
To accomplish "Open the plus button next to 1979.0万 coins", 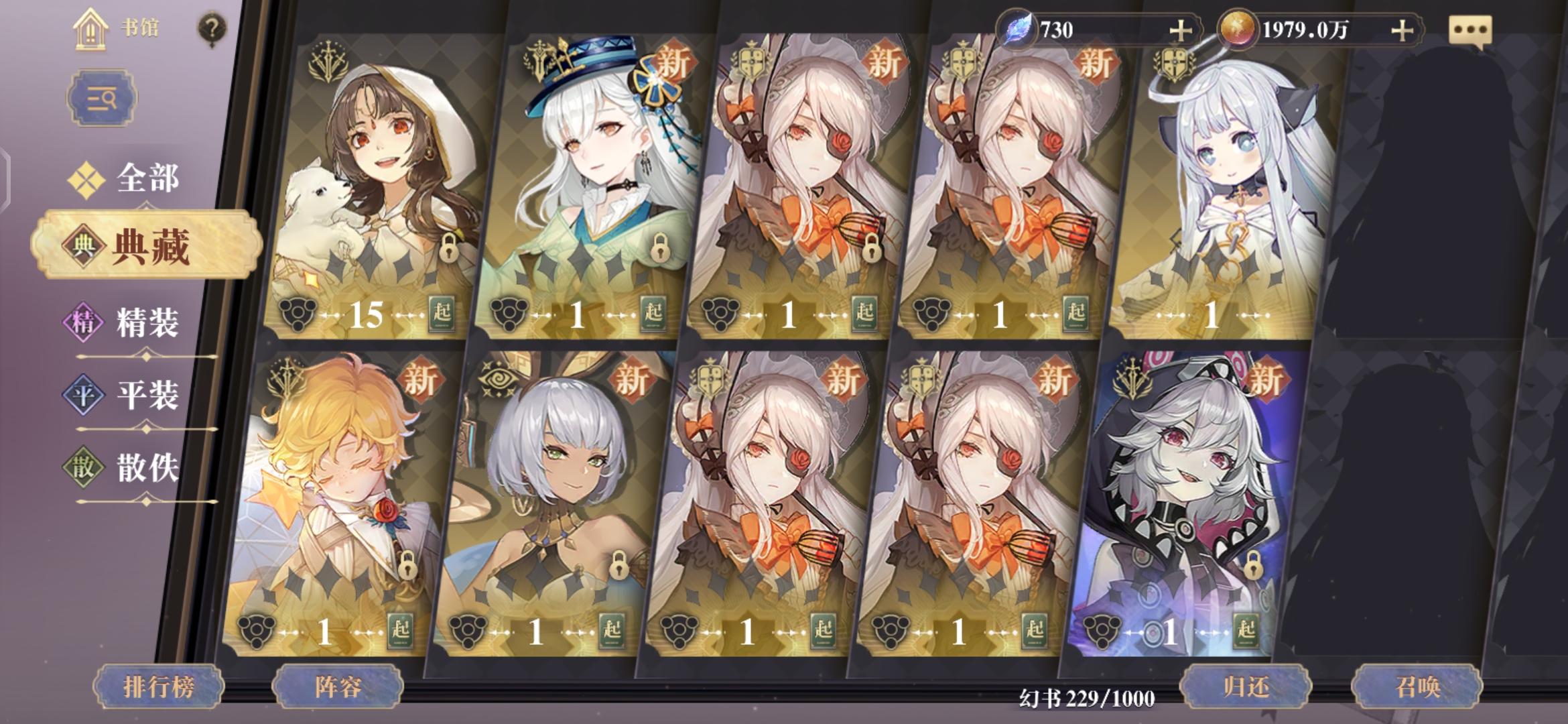I will [x=1400, y=29].
